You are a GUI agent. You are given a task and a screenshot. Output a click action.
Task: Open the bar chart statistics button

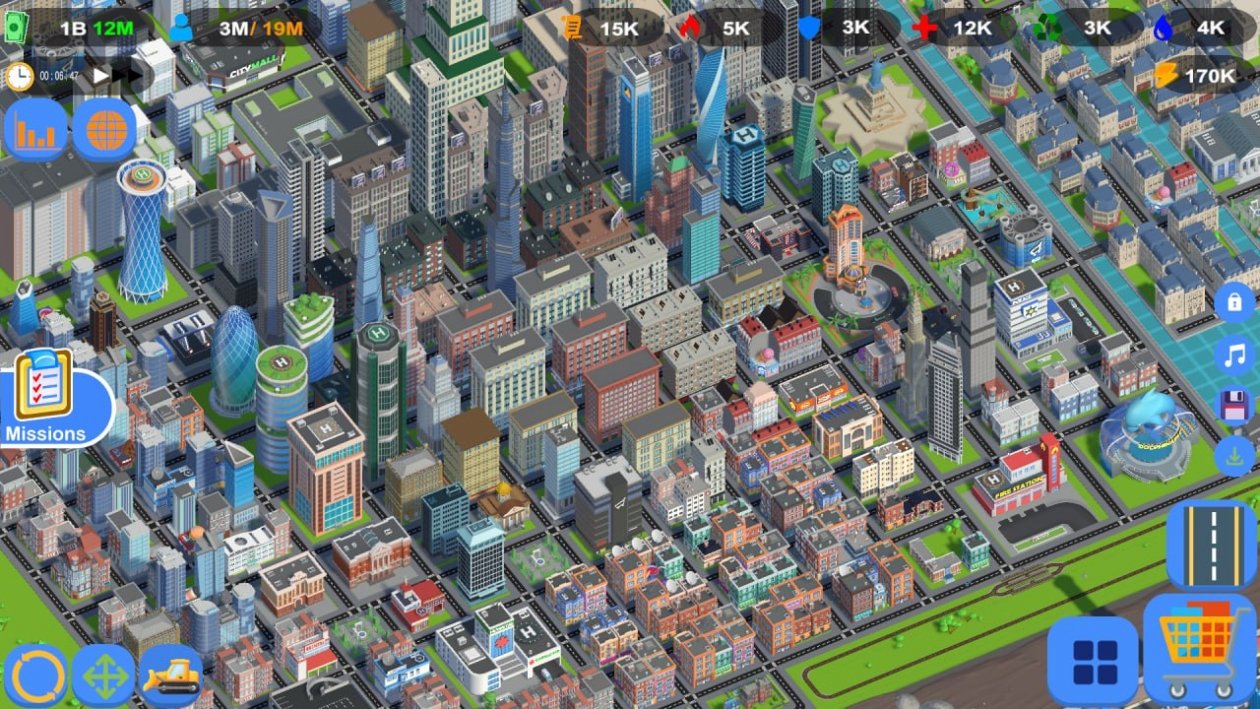pos(36,130)
